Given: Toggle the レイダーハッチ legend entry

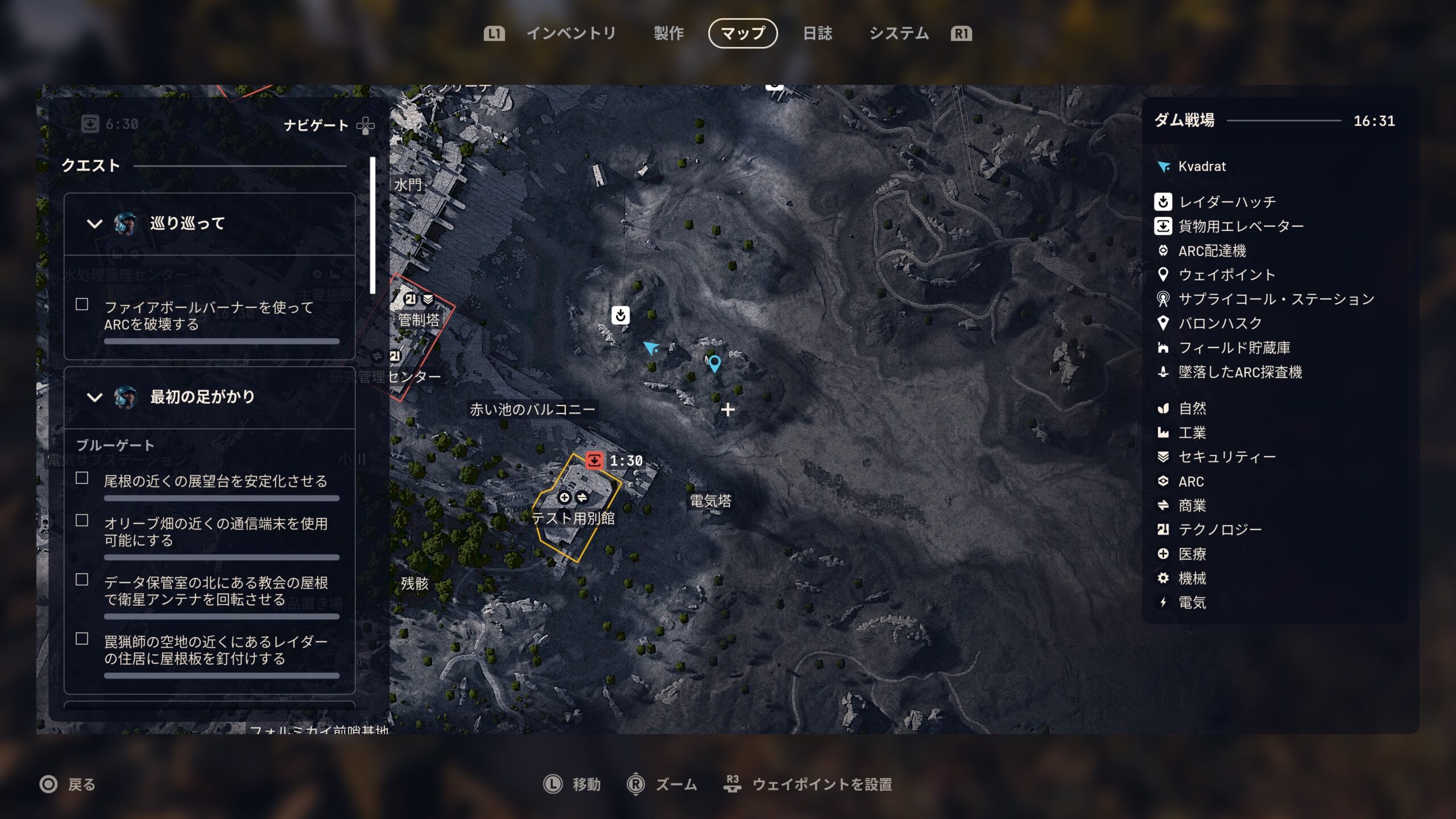Looking at the screenshot, I should coord(1226,202).
